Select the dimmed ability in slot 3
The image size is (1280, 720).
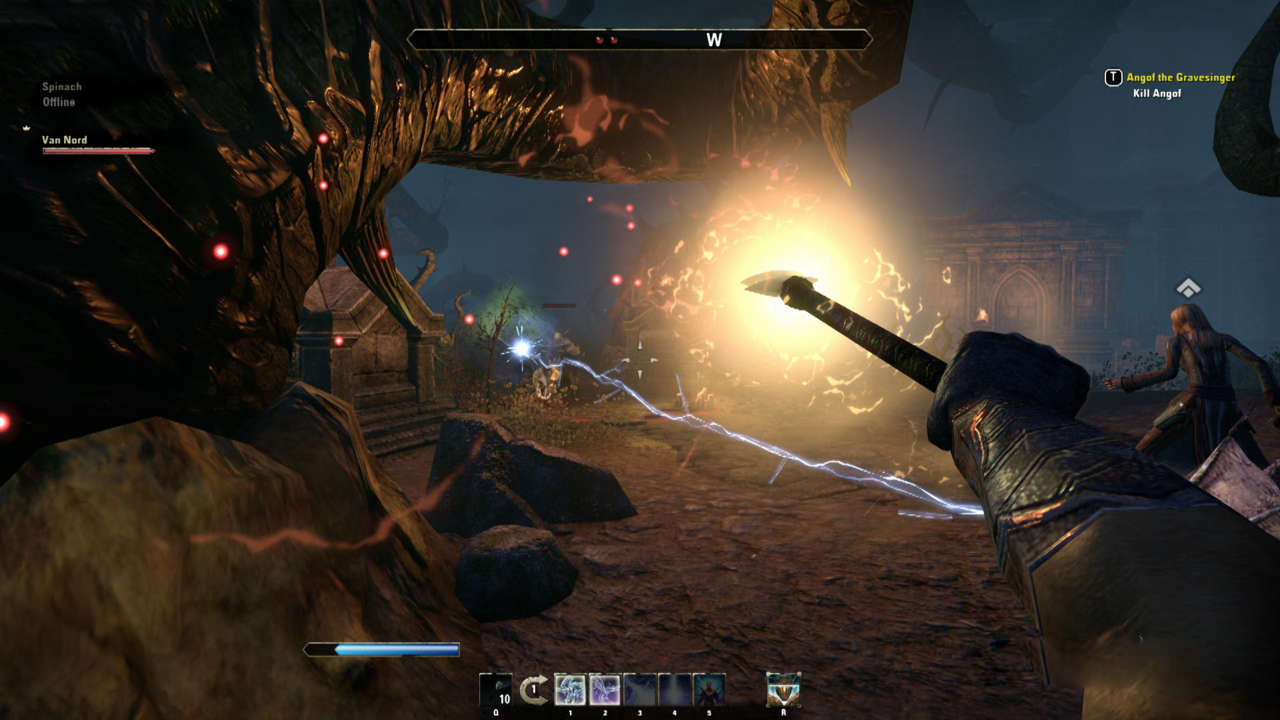(x=639, y=690)
